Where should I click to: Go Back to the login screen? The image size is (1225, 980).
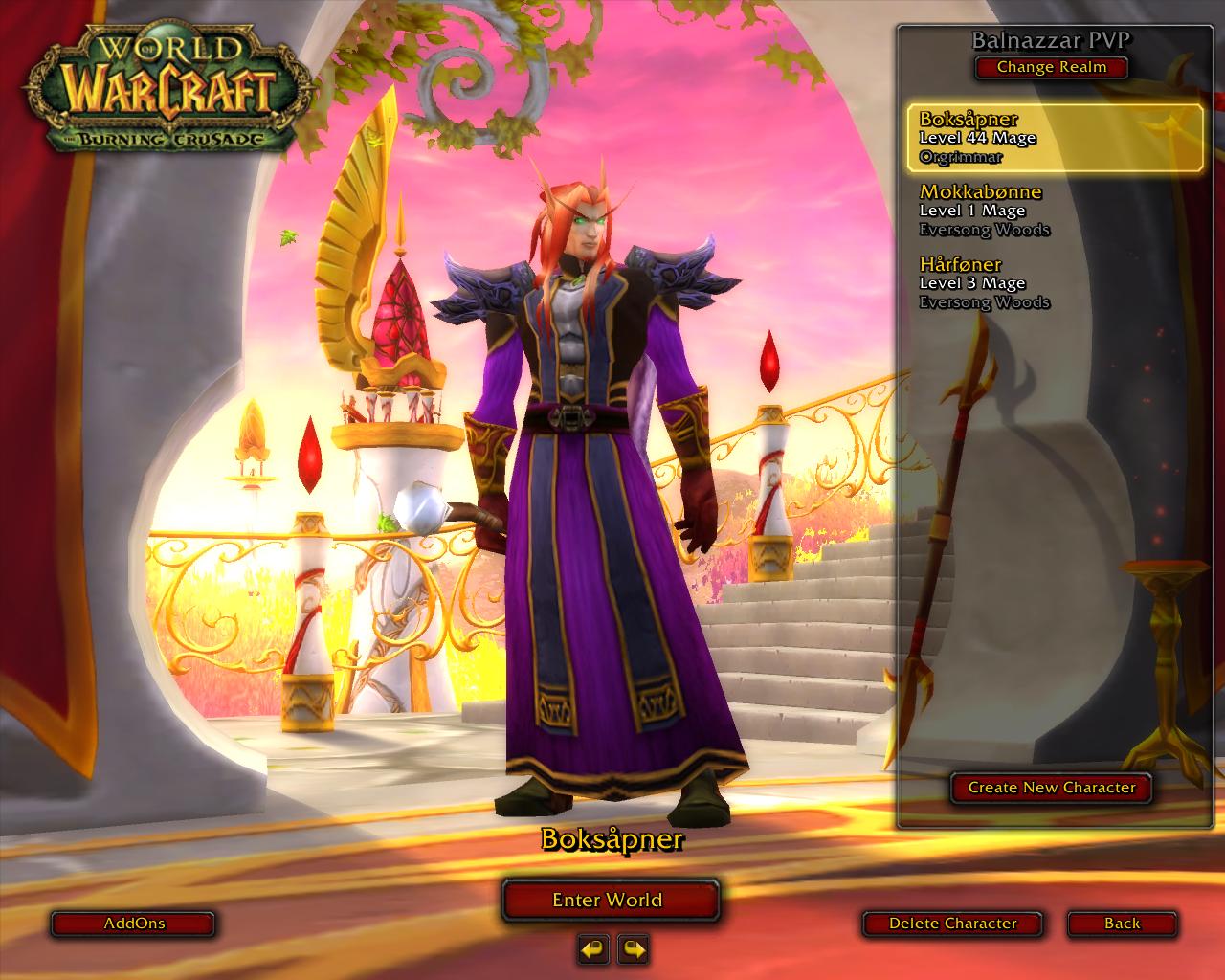click(x=1122, y=924)
